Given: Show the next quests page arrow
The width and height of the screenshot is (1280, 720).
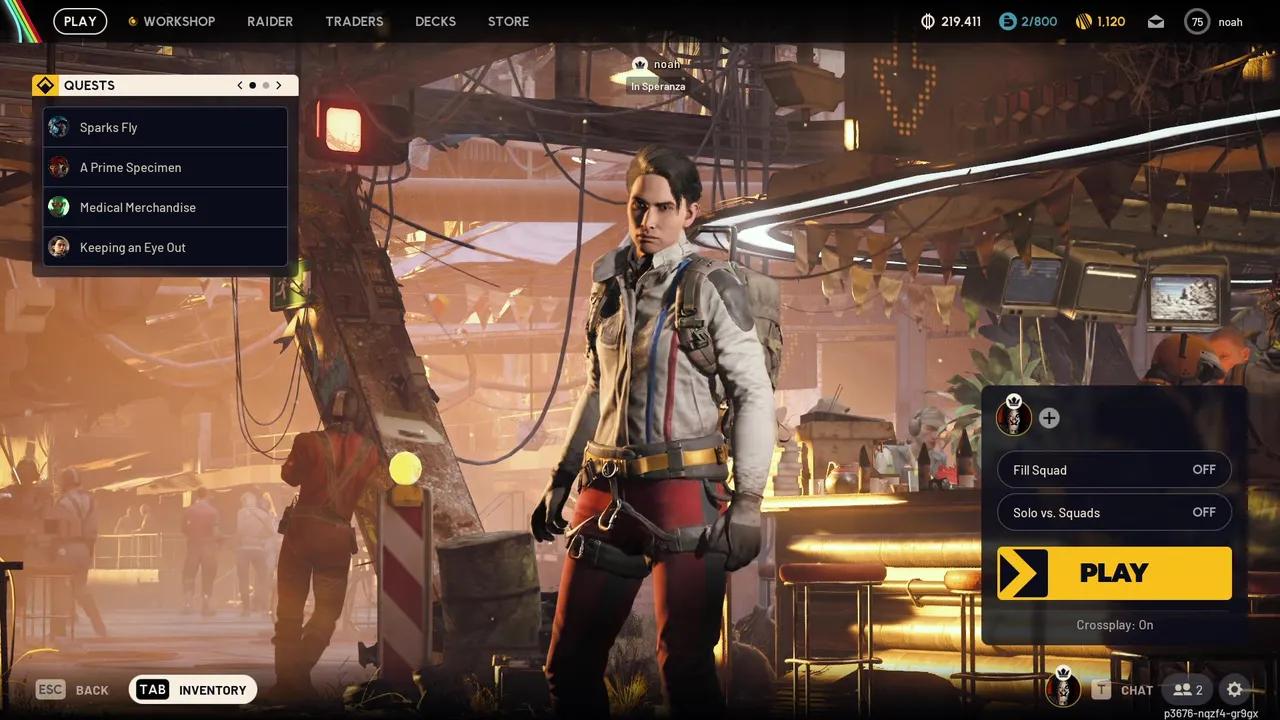Looking at the screenshot, I should pos(279,85).
